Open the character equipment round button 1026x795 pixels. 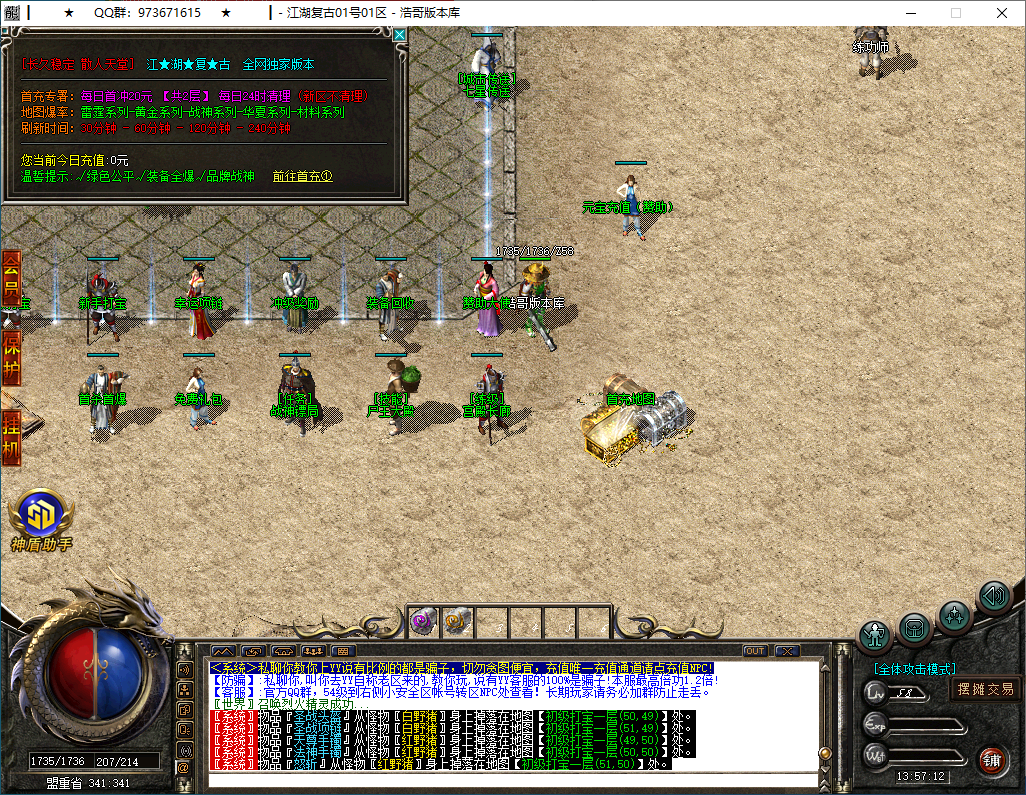[876, 635]
